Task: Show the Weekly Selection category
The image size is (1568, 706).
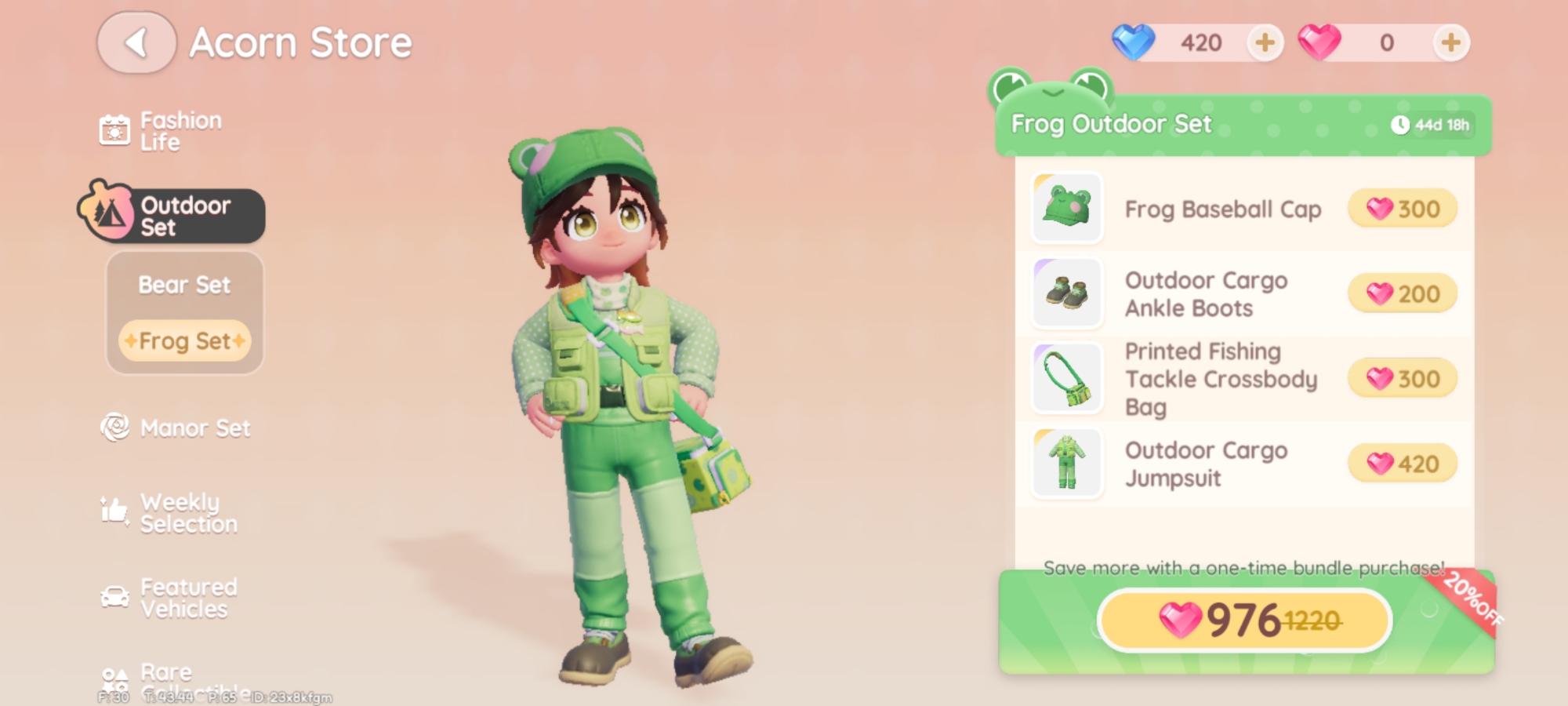Action: click(x=170, y=513)
